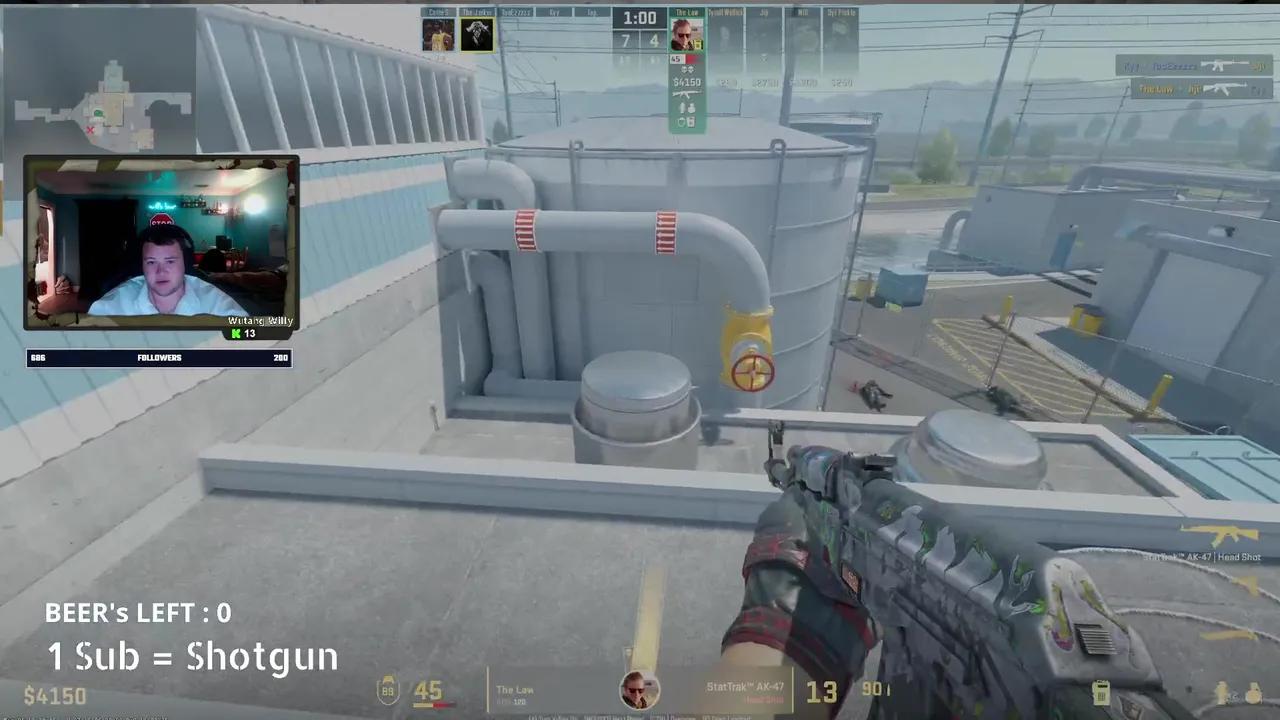Click the Wutang Willy webcam overlay
The width and height of the screenshot is (1280, 720).
[162, 240]
